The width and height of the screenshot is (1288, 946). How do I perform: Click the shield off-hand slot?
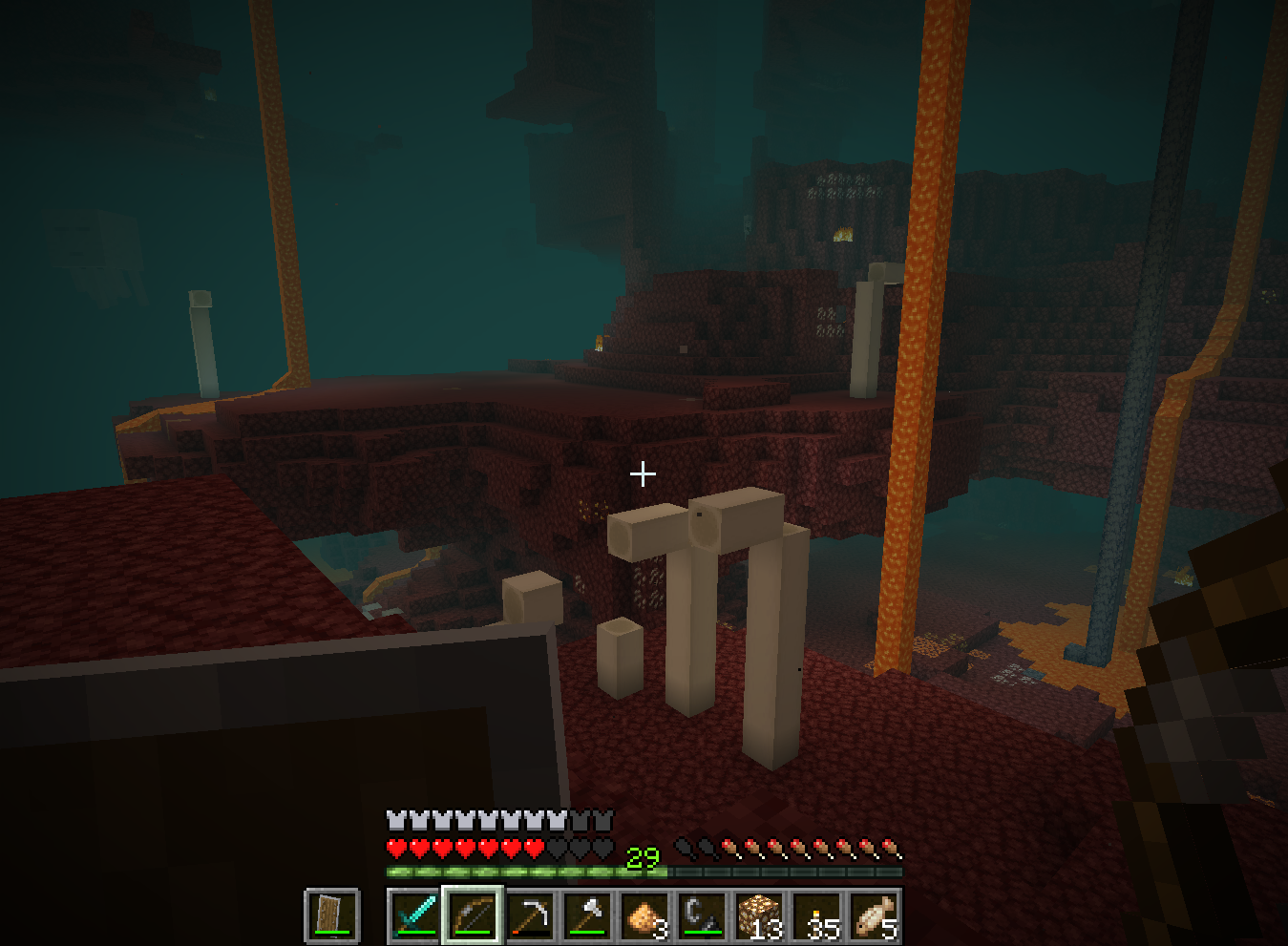[332, 916]
